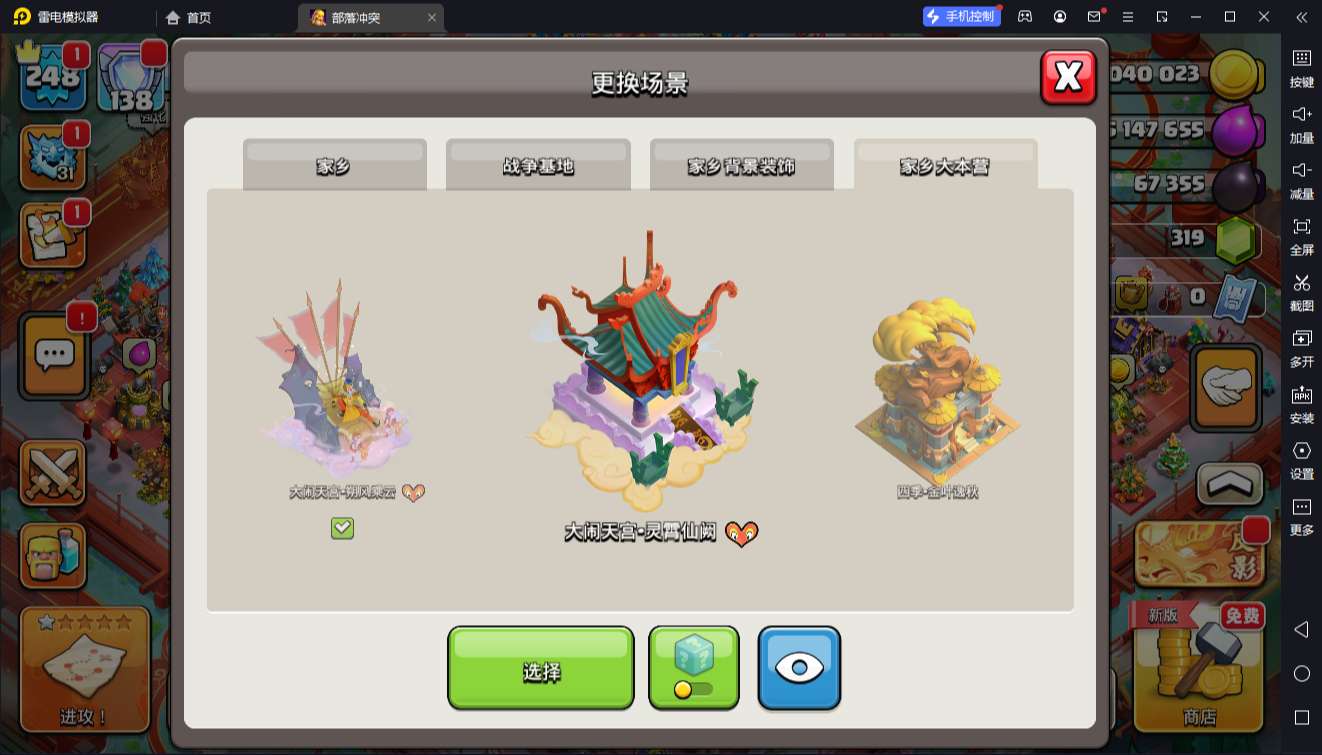Toggle the random dice scenery button
The width and height of the screenshot is (1322, 755).
pos(694,668)
